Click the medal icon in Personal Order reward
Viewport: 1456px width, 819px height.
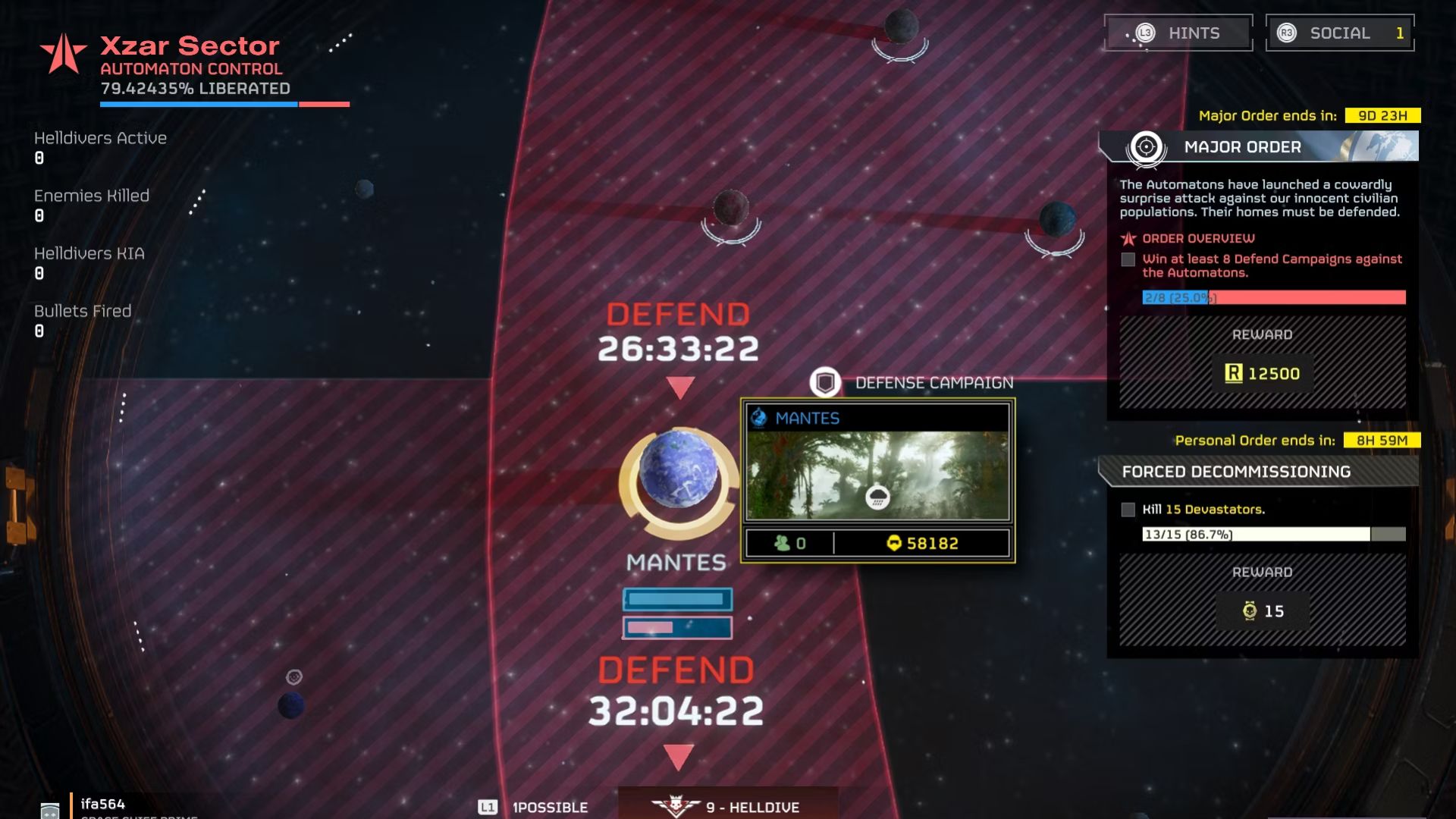[1248, 611]
